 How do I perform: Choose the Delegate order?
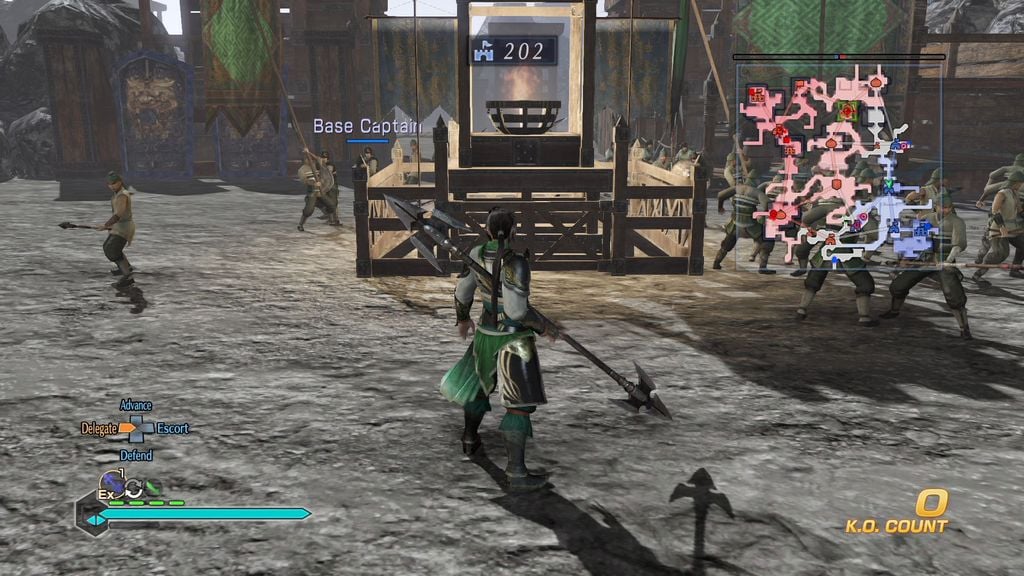tap(99, 428)
